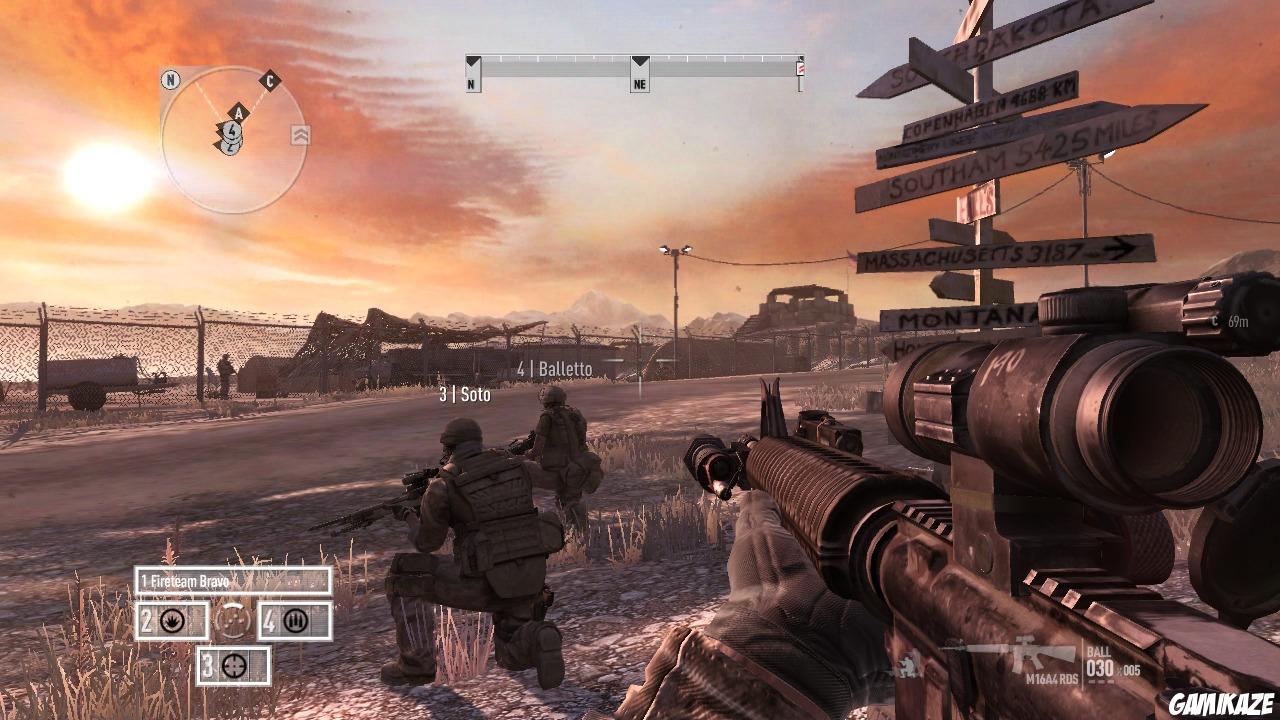This screenshot has height=720, width=1280.
Task: Select the crosshair fire command icon in slot 3
Action: coord(233,666)
